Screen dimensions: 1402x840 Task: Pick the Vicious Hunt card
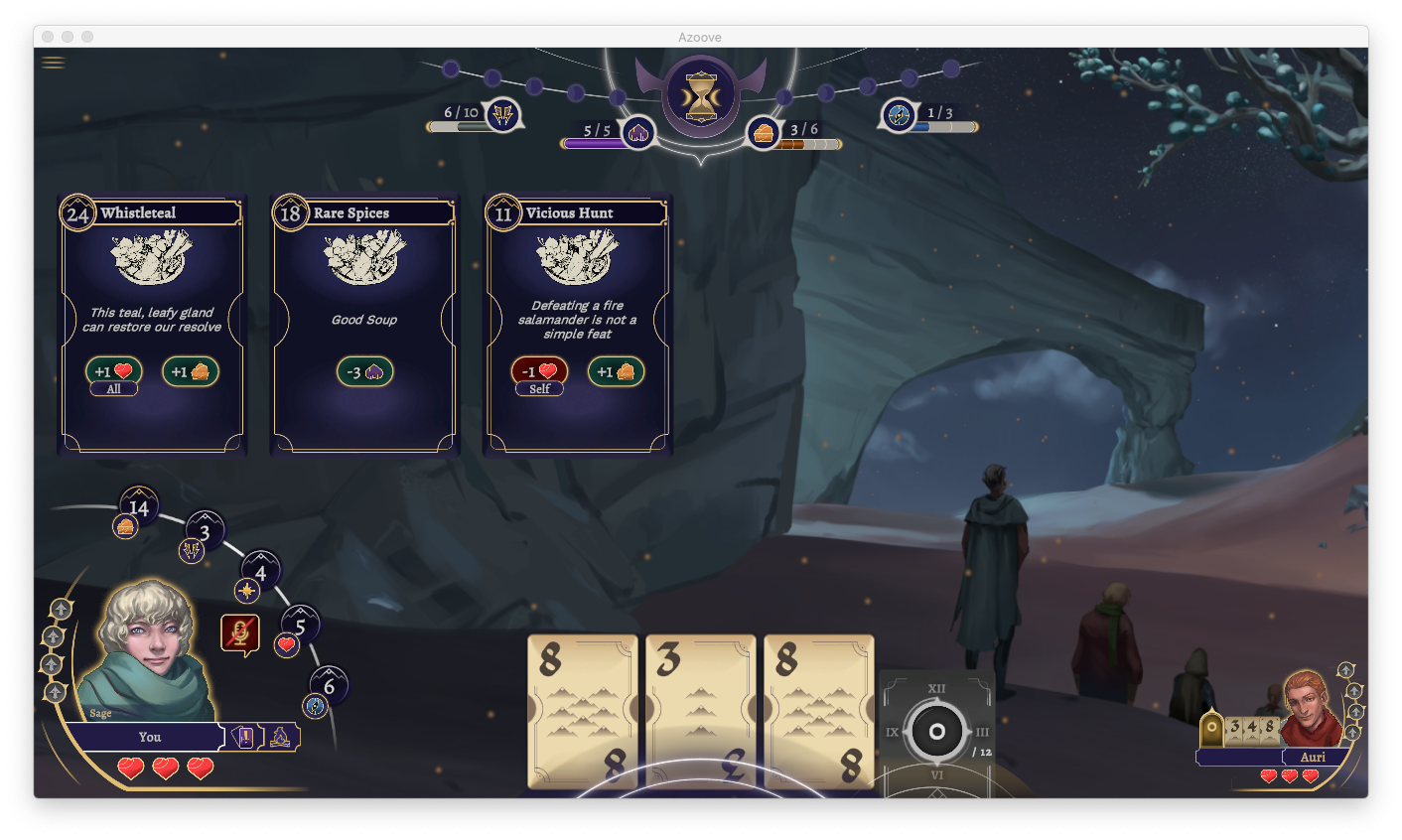pos(577,324)
